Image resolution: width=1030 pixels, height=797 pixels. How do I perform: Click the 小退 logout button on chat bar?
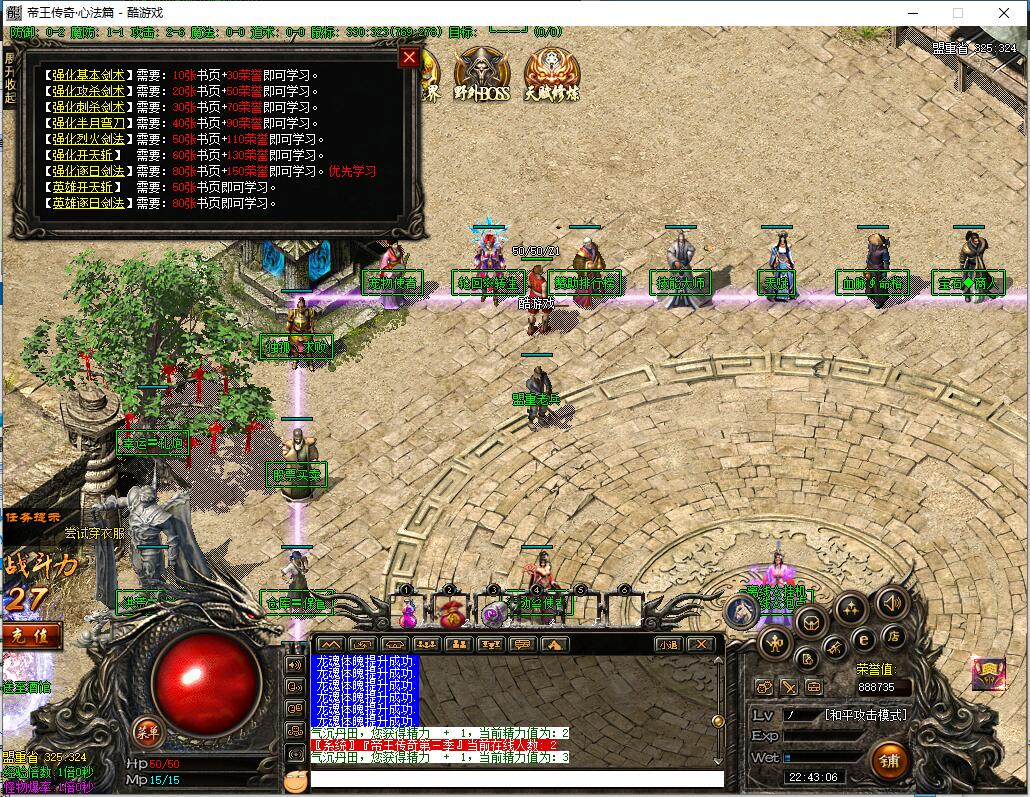668,645
